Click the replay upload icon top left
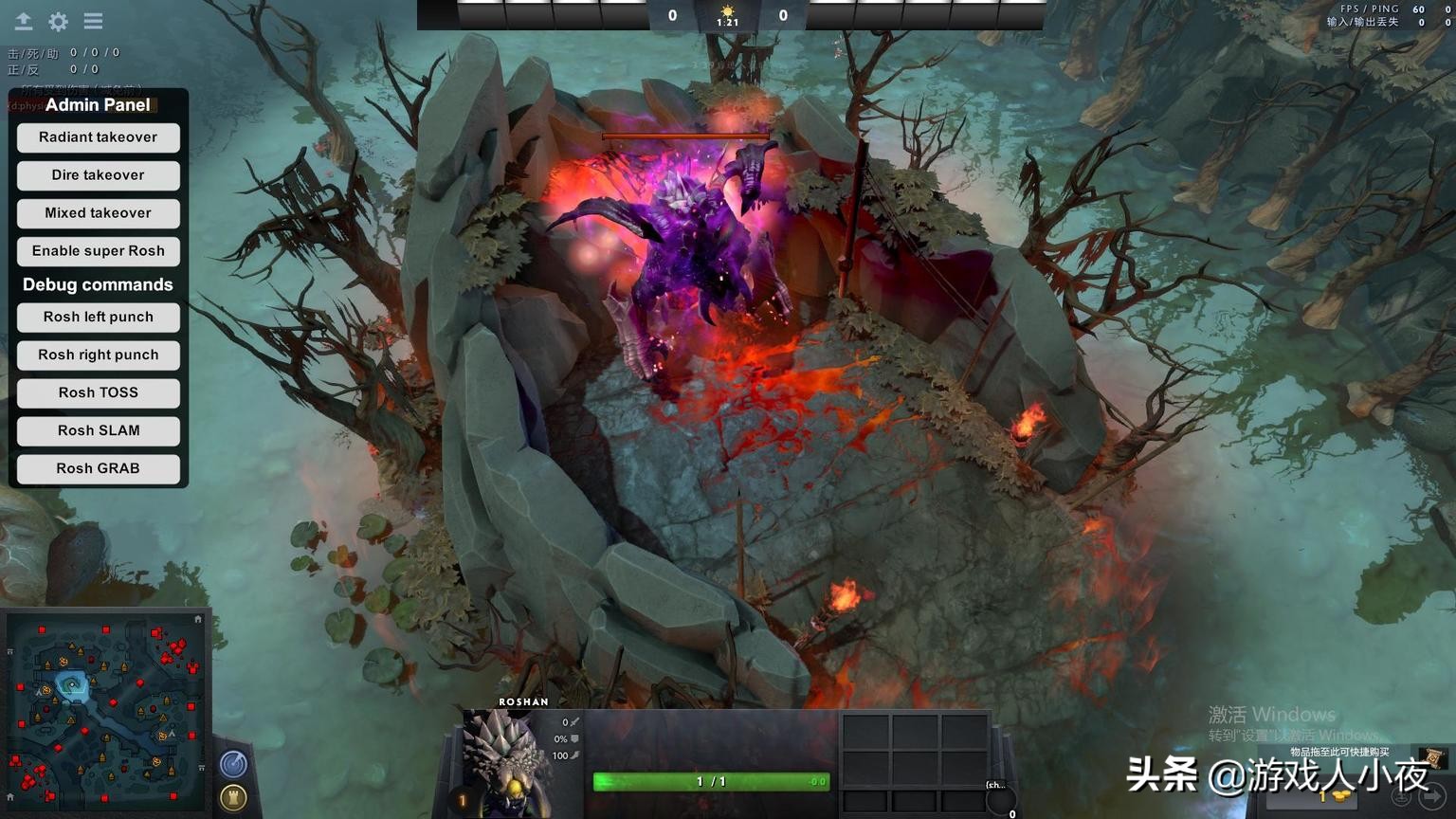Viewport: 1456px width, 819px height. 21,21
